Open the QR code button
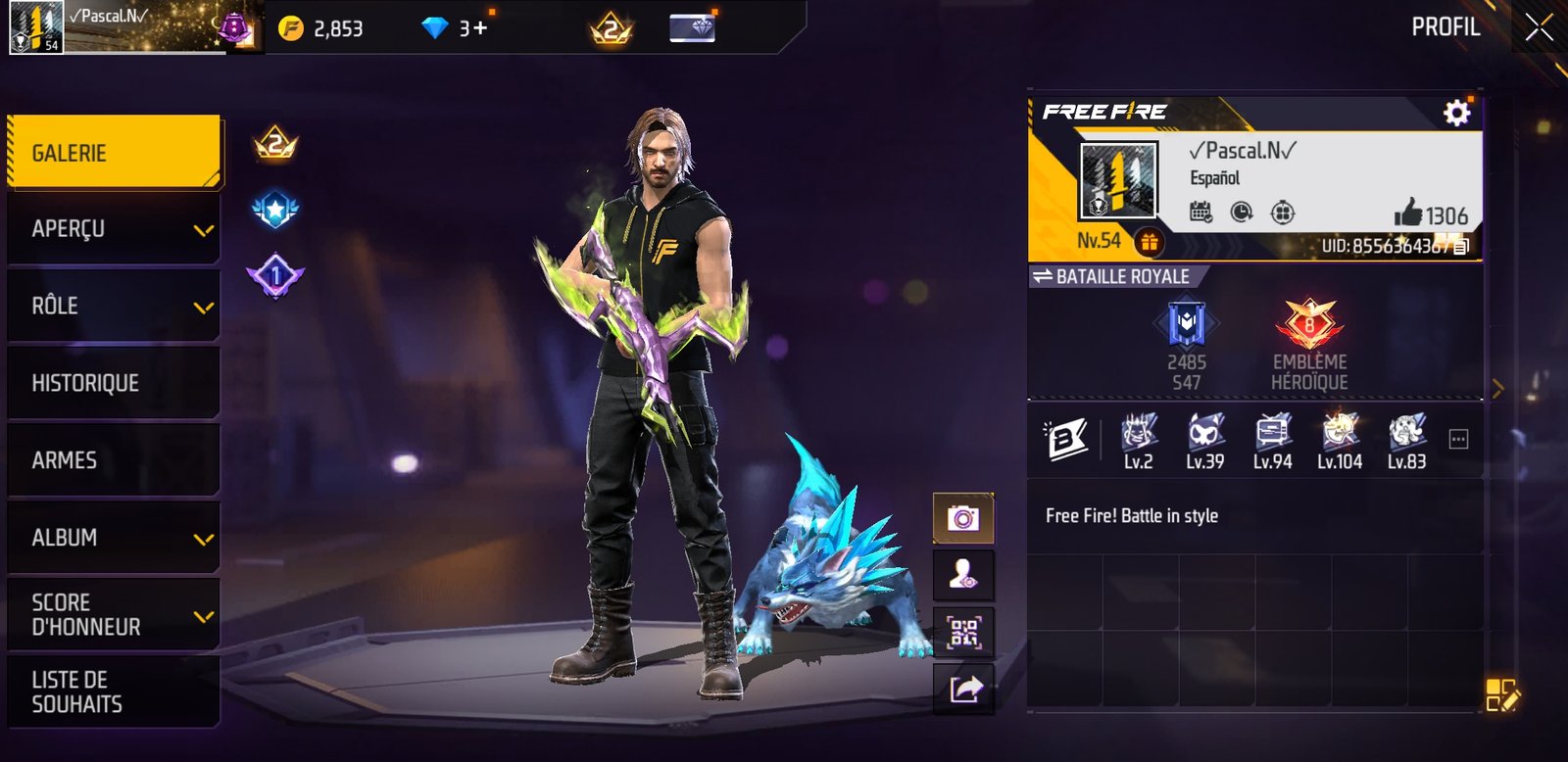The height and width of the screenshot is (762, 1568). 962,633
